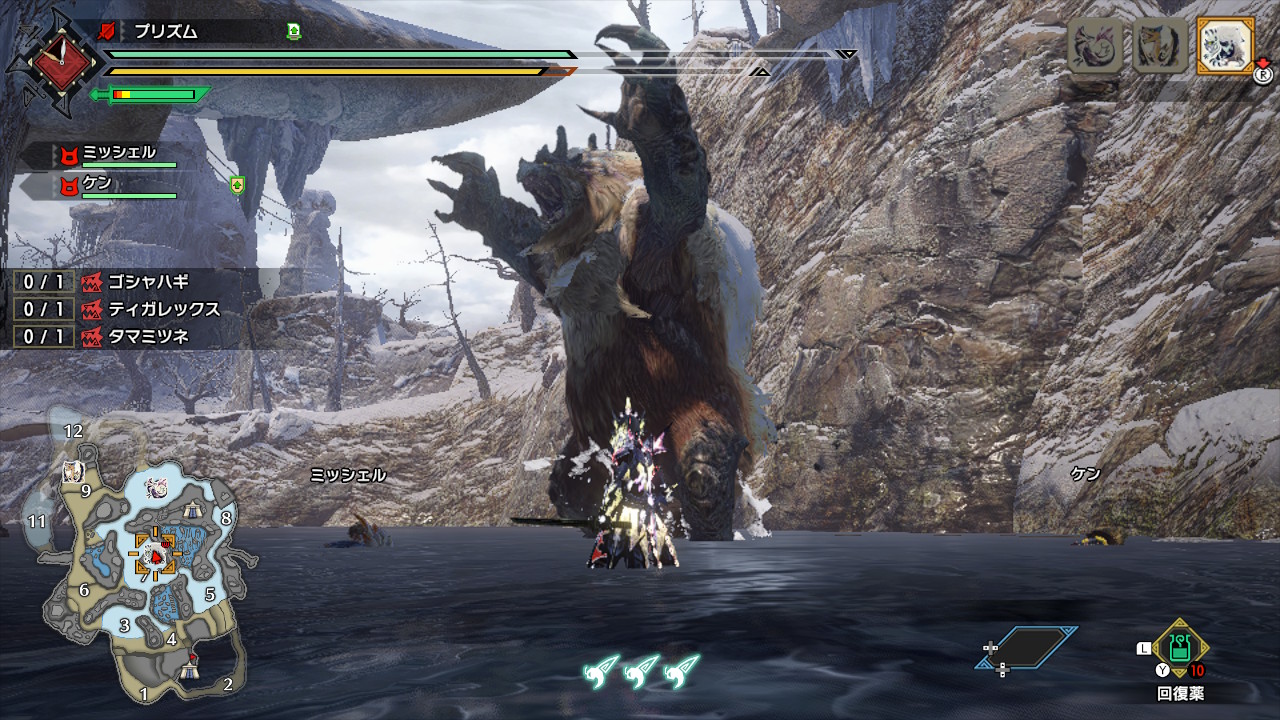1280x720 pixels.
Task: Choose the highlighted Goss Harag target icon
Action: (x=1225, y=45)
